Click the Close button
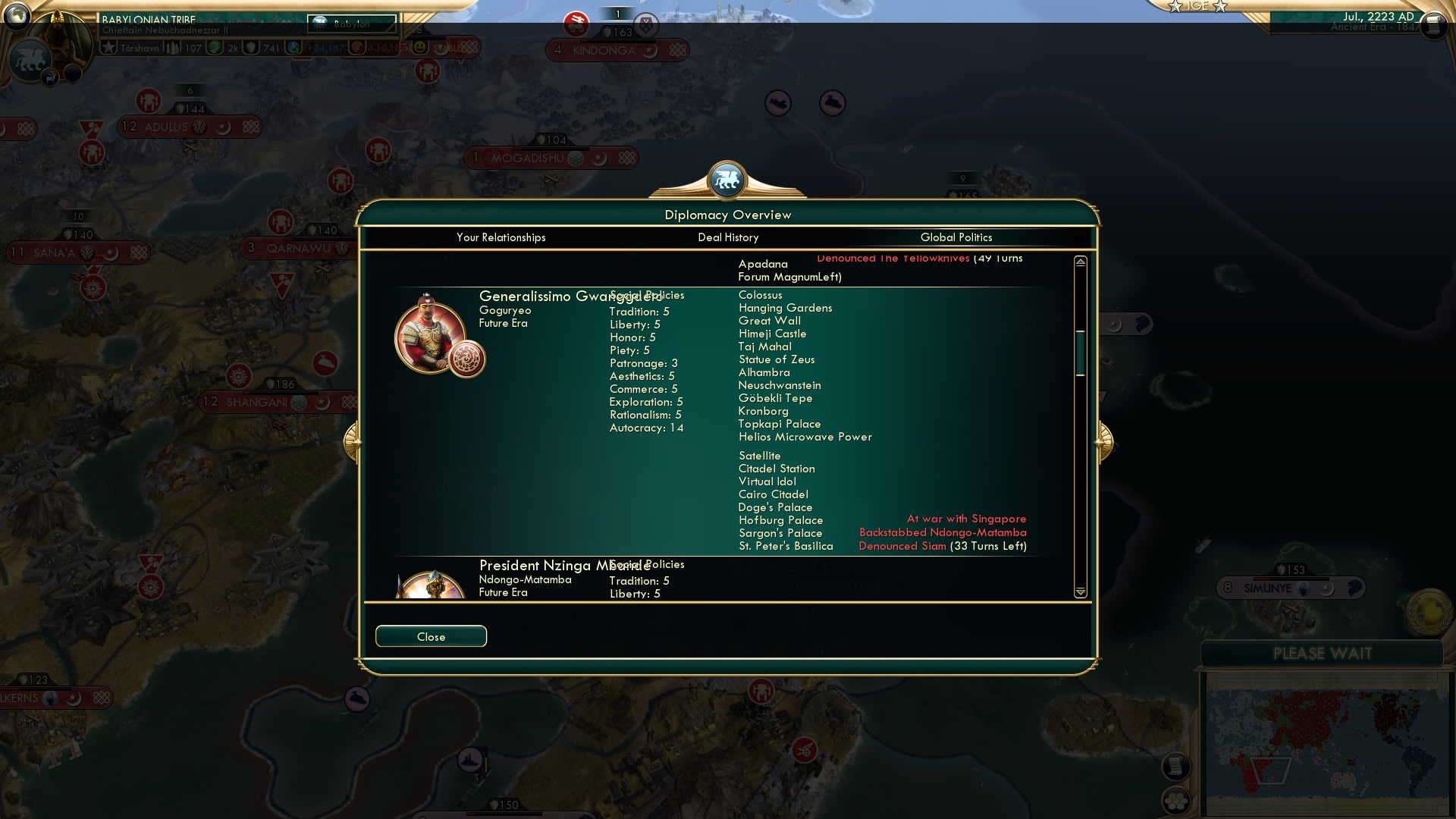Image resolution: width=1456 pixels, height=819 pixels. point(431,636)
